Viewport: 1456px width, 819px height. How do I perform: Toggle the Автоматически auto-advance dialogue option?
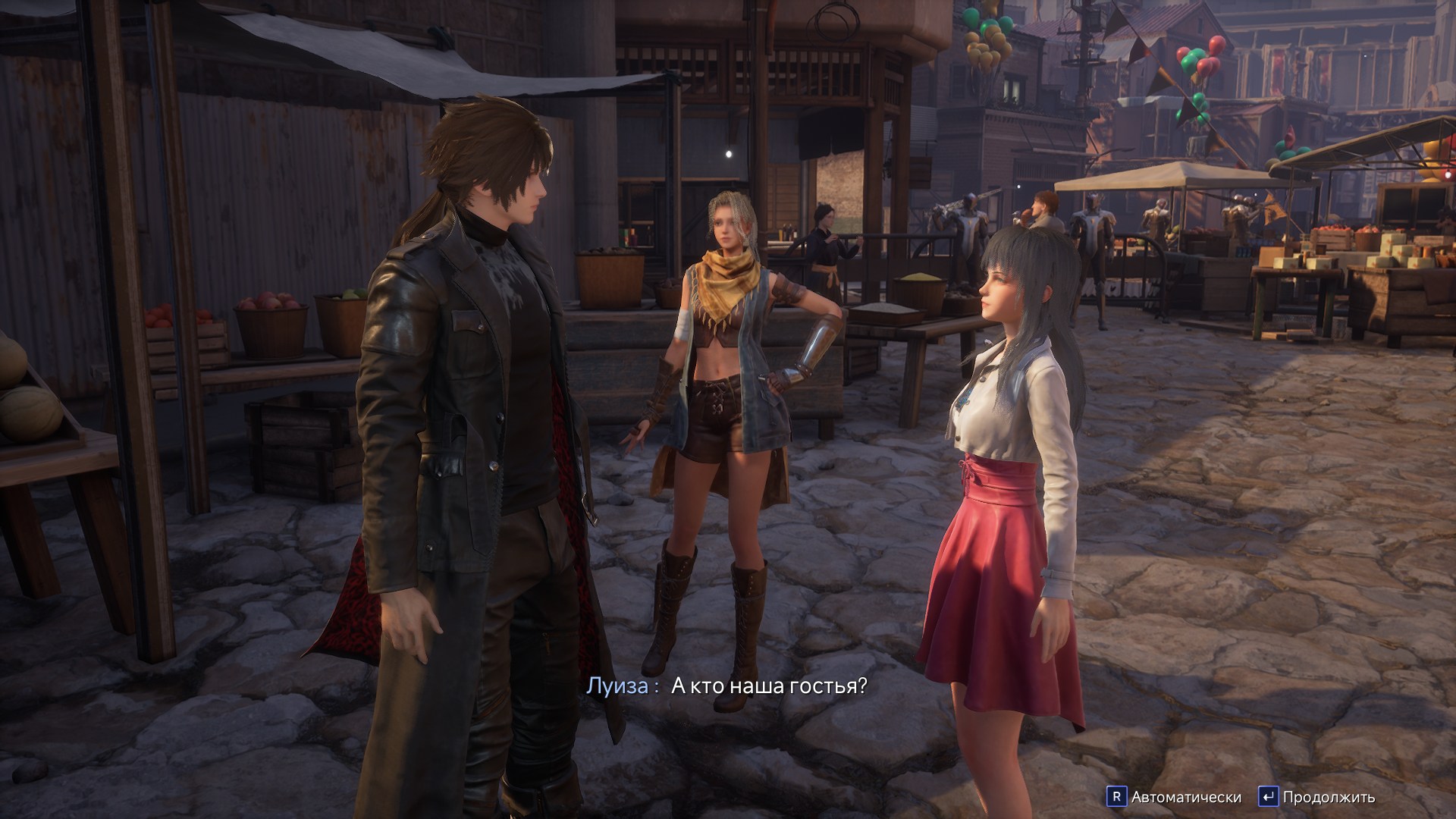click(1175, 797)
